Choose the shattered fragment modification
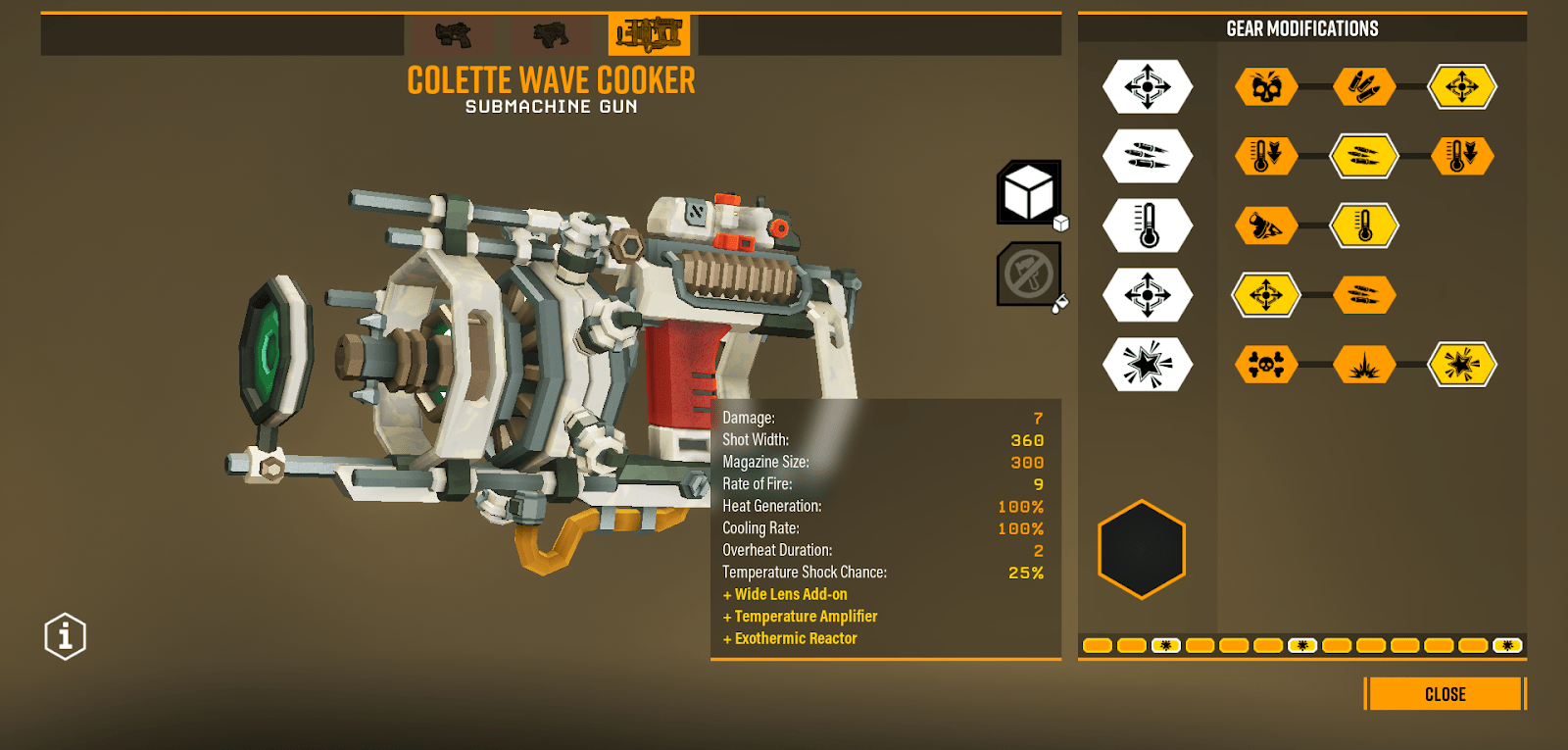 click(x=1266, y=226)
